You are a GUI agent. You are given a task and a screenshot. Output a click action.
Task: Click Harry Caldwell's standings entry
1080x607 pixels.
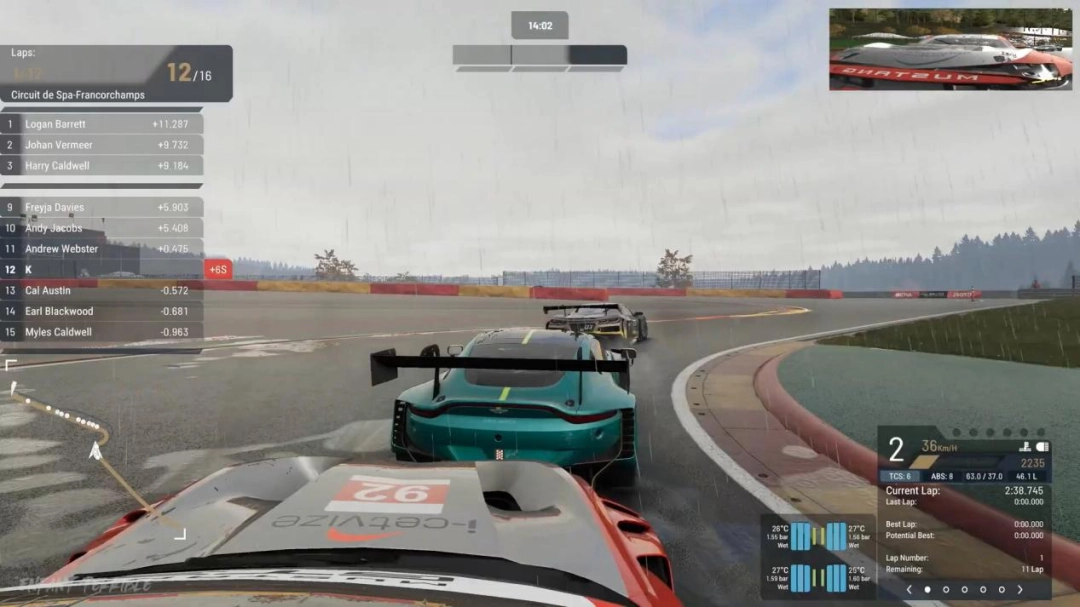(101, 166)
